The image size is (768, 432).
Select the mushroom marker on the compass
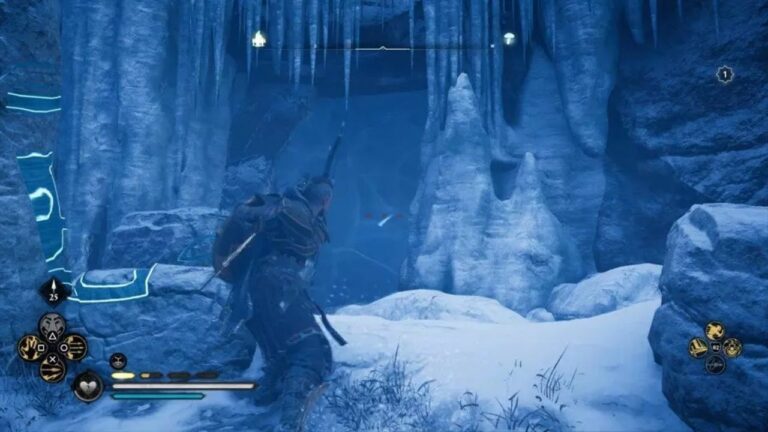point(509,39)
